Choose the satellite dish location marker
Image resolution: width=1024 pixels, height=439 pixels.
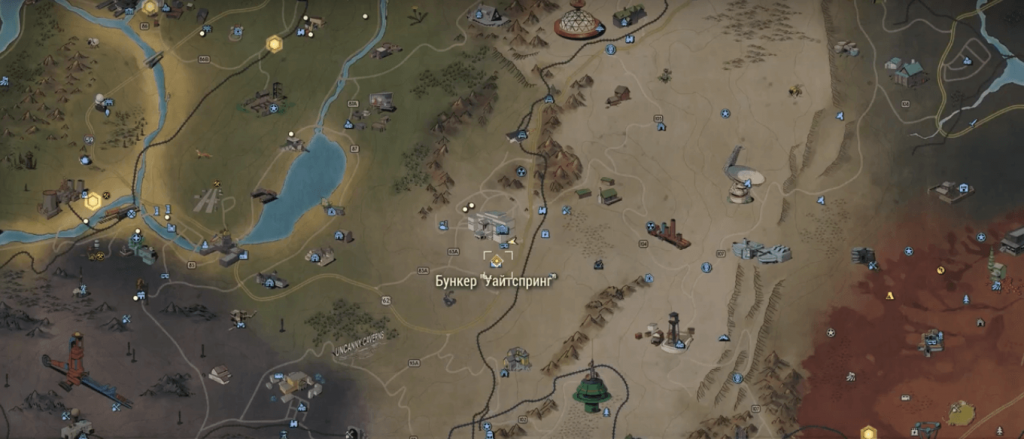[x=743, y=177]
